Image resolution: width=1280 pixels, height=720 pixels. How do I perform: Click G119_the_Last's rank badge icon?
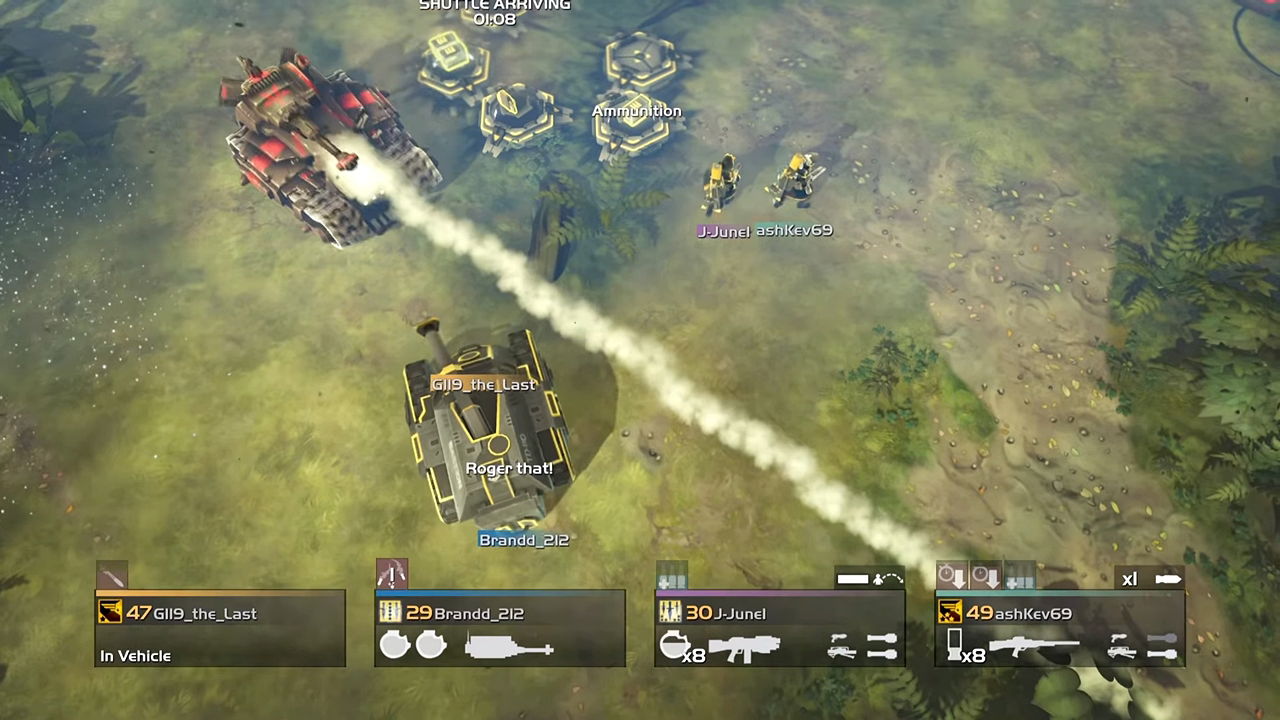point(110,612)
